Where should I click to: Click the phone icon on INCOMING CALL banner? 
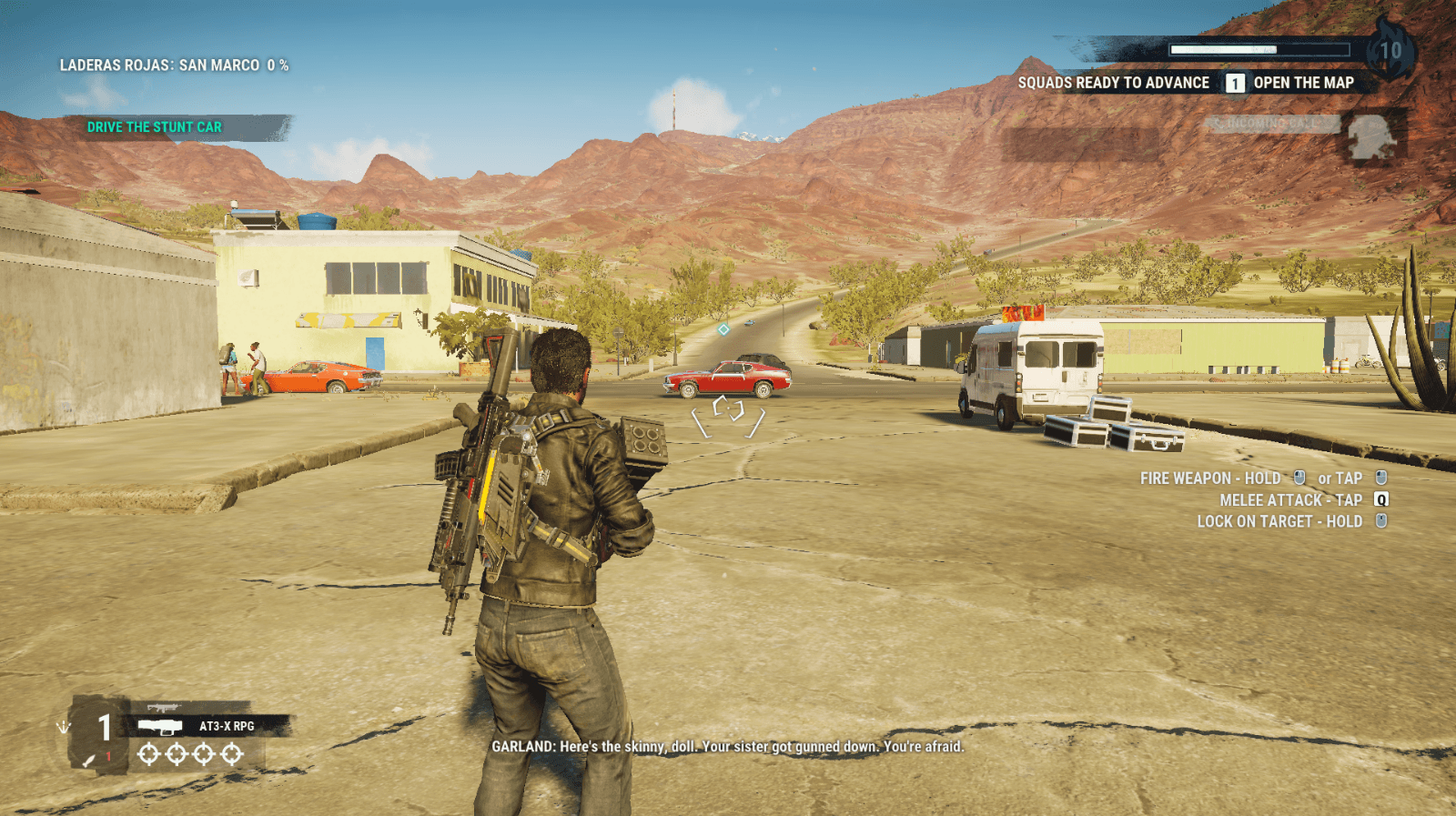pyautogui.click(x=1218, y=122)
